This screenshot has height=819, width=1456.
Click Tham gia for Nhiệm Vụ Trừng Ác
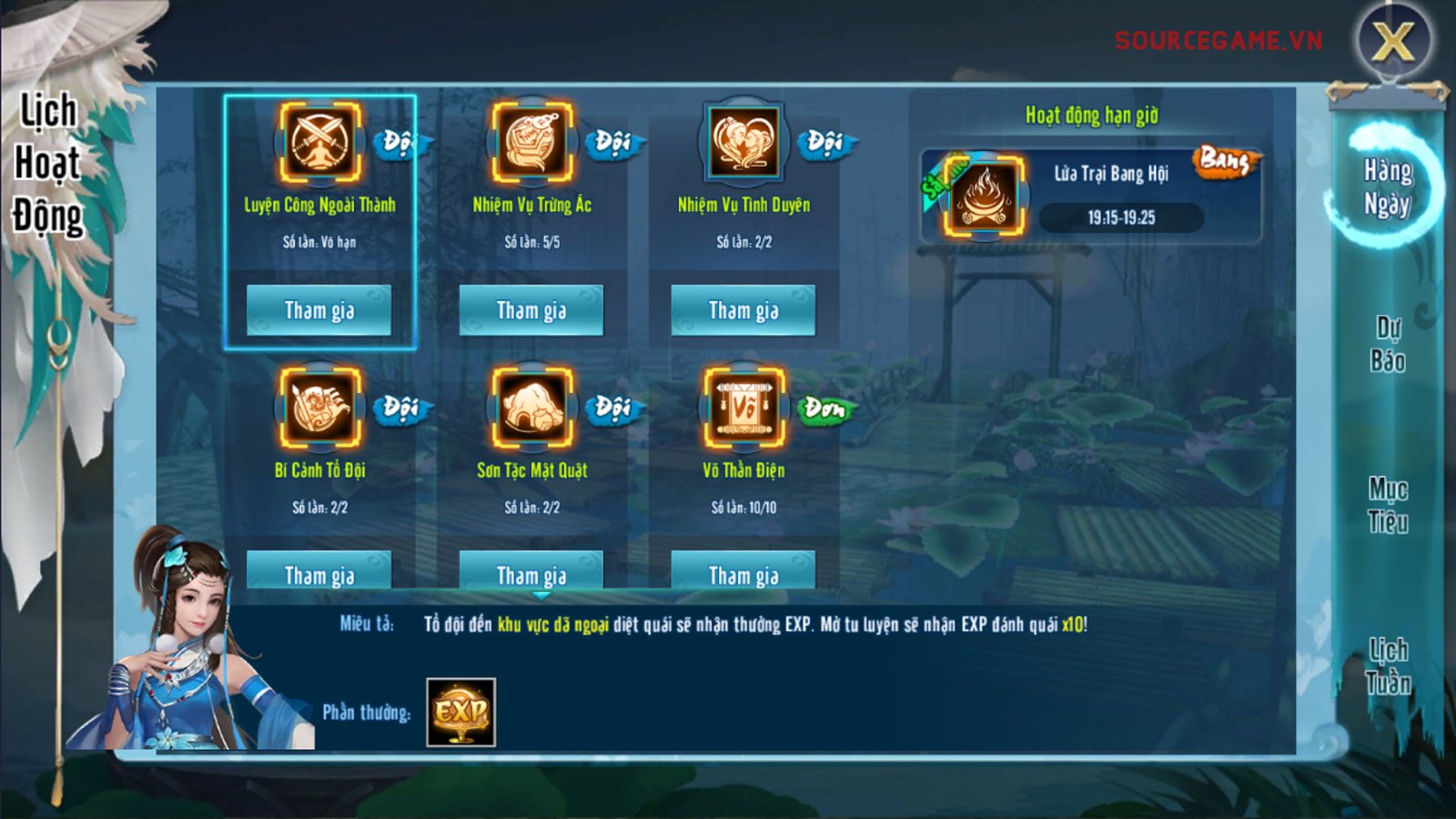[x=531, y=310]
